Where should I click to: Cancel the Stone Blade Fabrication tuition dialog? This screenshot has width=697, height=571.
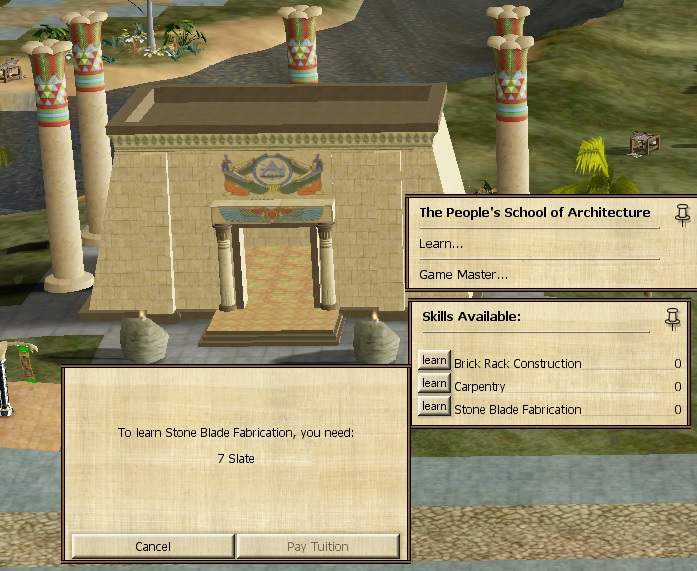tap(153, 546)
